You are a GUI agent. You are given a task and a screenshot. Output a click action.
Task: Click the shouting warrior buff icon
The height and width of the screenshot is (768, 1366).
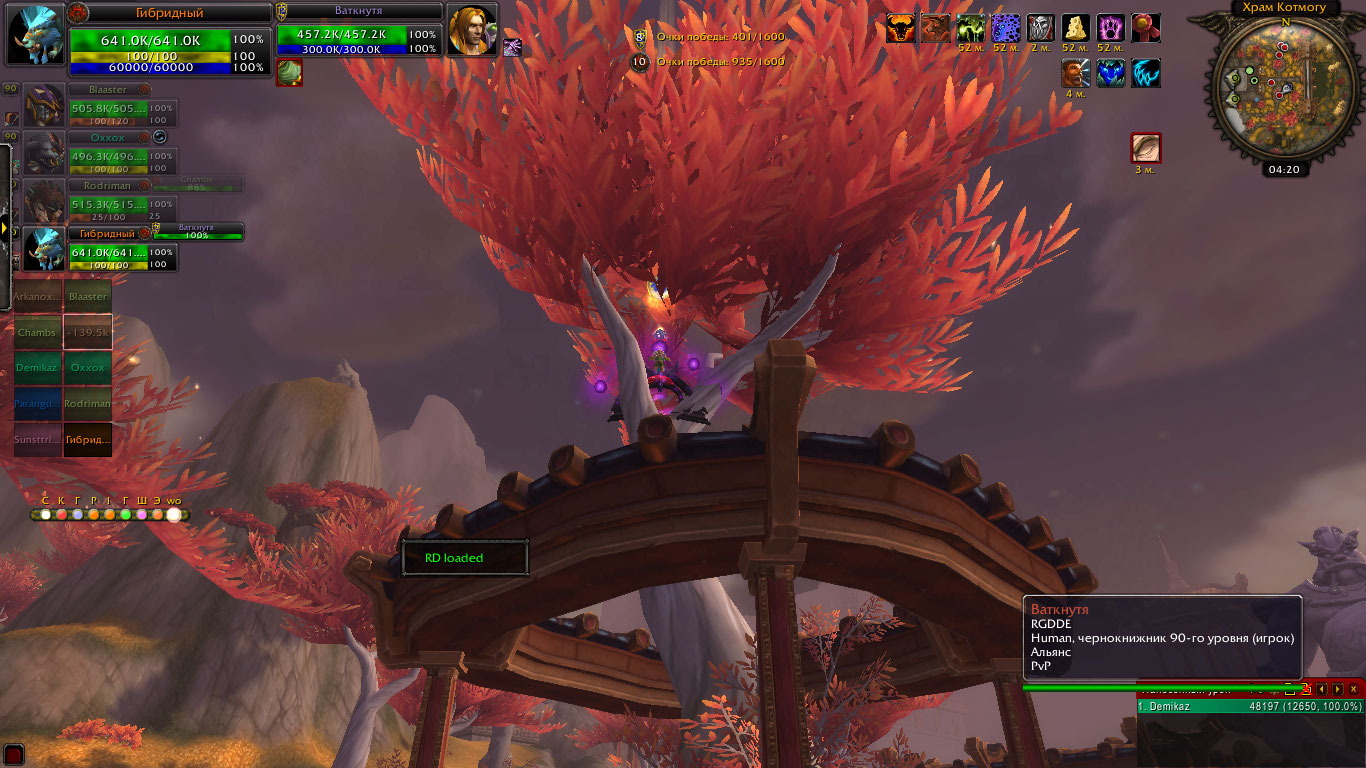pyautogui.click(x=1076, y=73)
